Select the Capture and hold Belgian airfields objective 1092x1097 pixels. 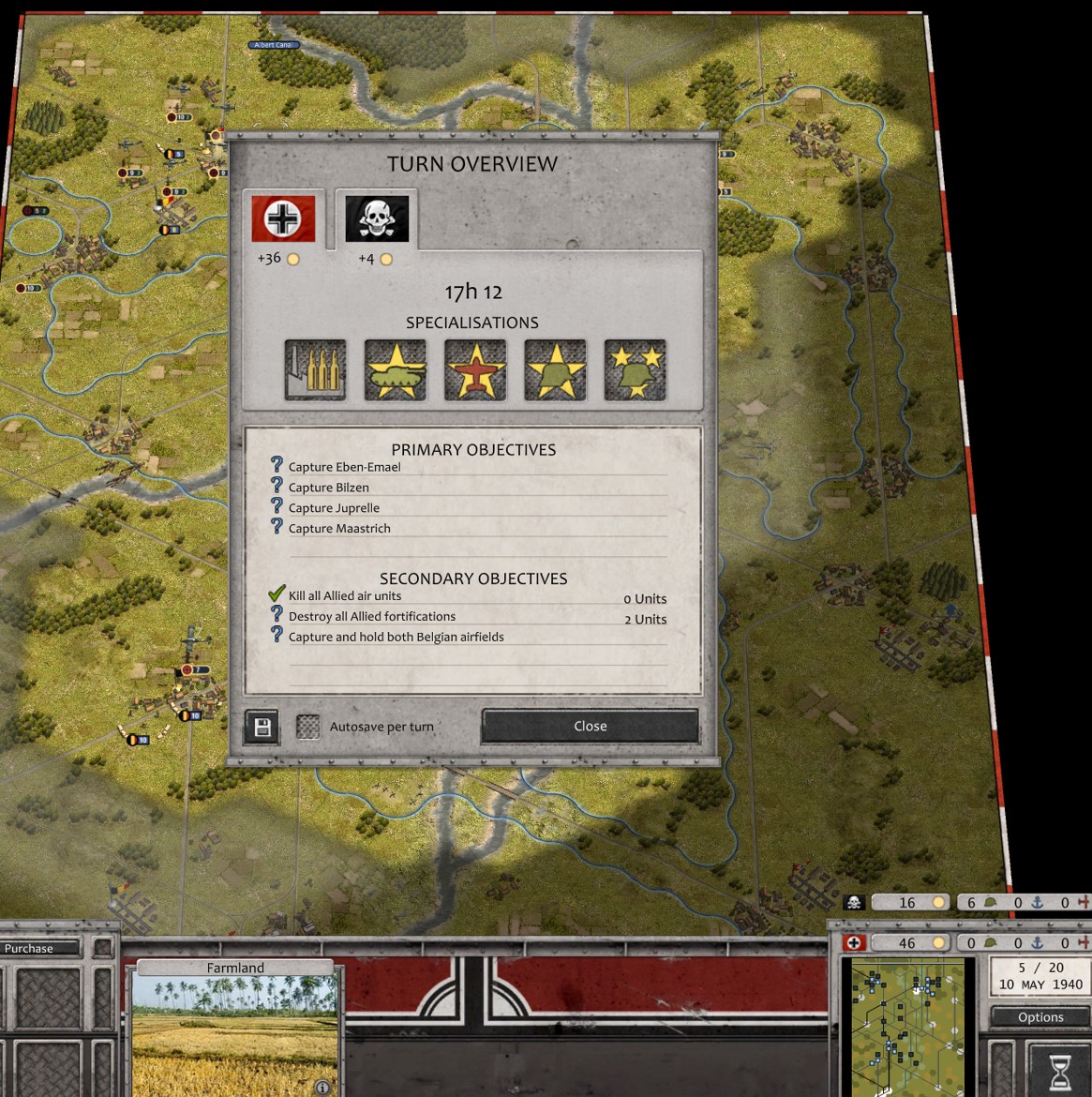point(396,638)
